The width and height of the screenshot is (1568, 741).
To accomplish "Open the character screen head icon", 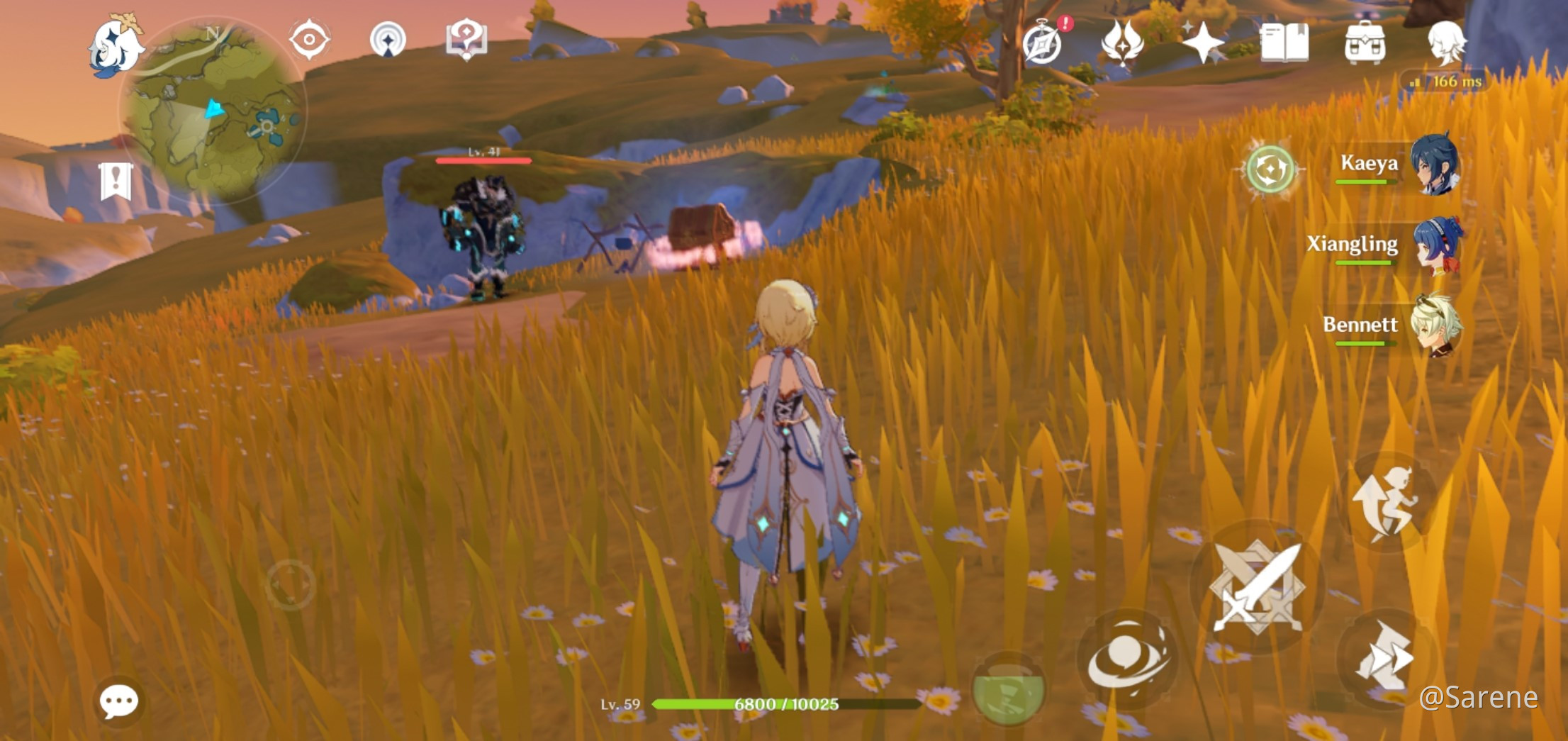I will tap(1445, 43).
